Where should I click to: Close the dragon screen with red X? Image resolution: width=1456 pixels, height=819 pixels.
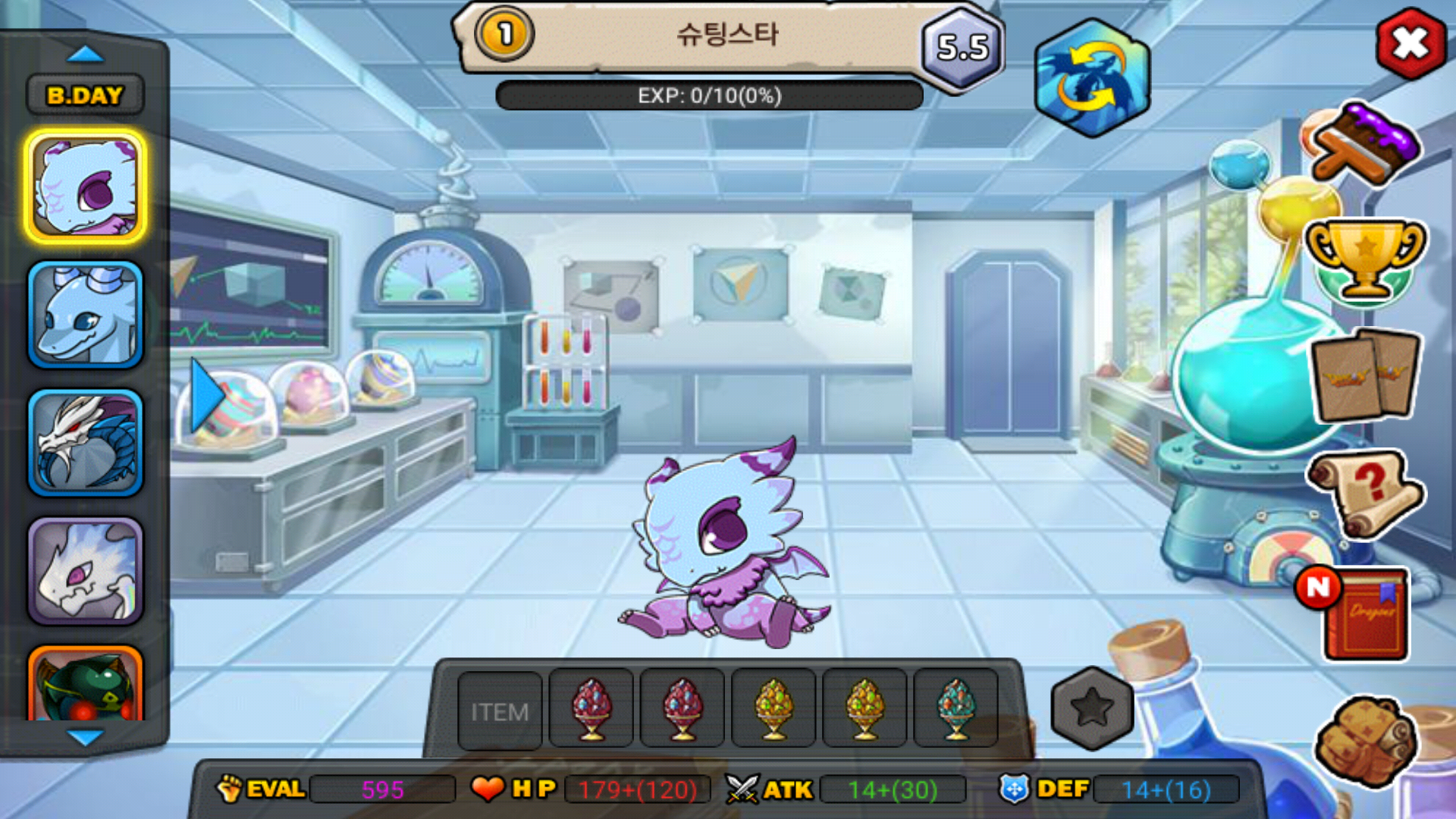pos(1410,44)
